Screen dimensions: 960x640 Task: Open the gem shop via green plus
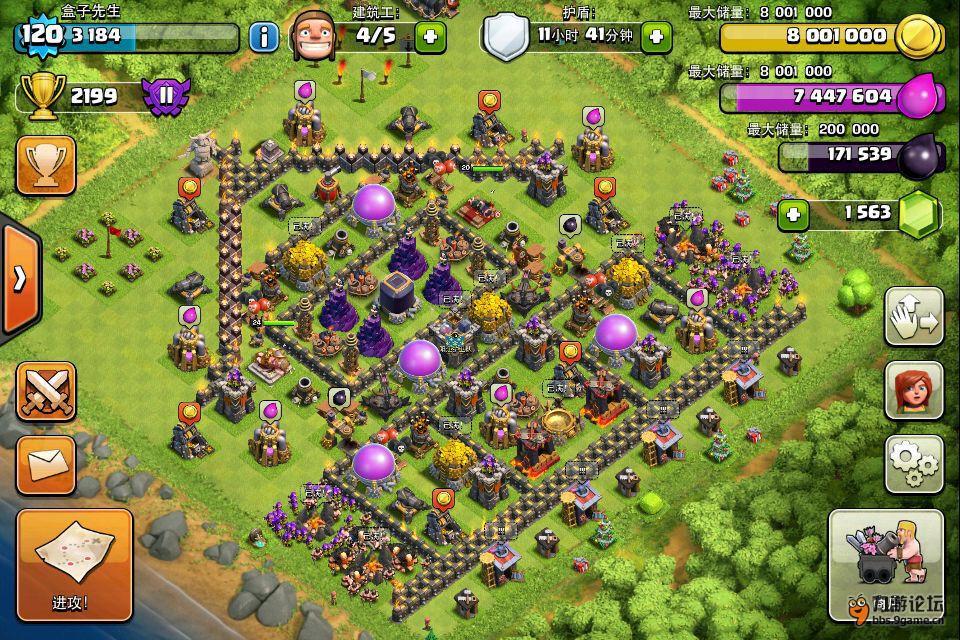(794, 214)
